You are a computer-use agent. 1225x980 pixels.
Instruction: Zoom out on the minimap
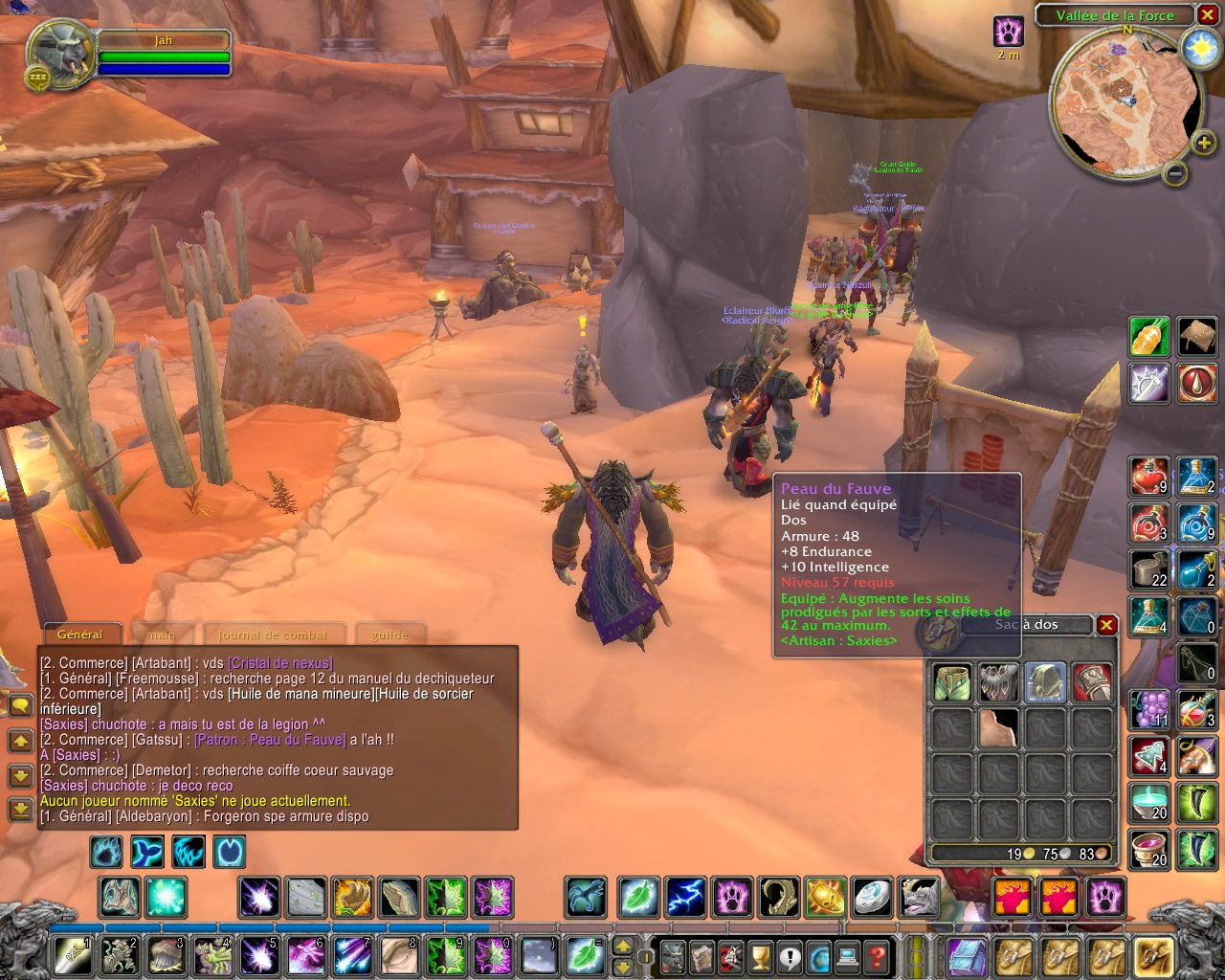click(1175, 173)
